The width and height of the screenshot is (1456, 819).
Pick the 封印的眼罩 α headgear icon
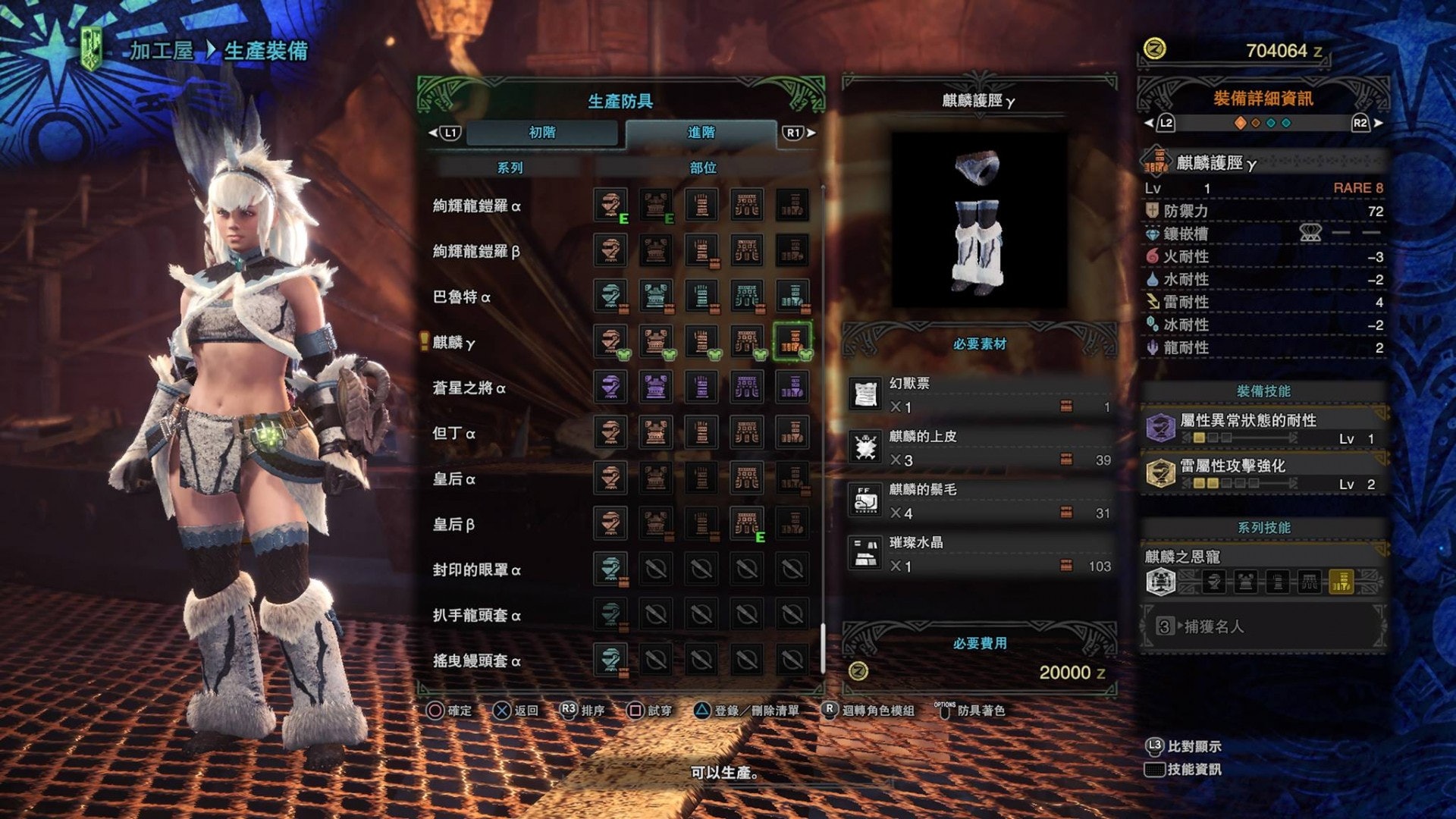(x=610, y=569)
